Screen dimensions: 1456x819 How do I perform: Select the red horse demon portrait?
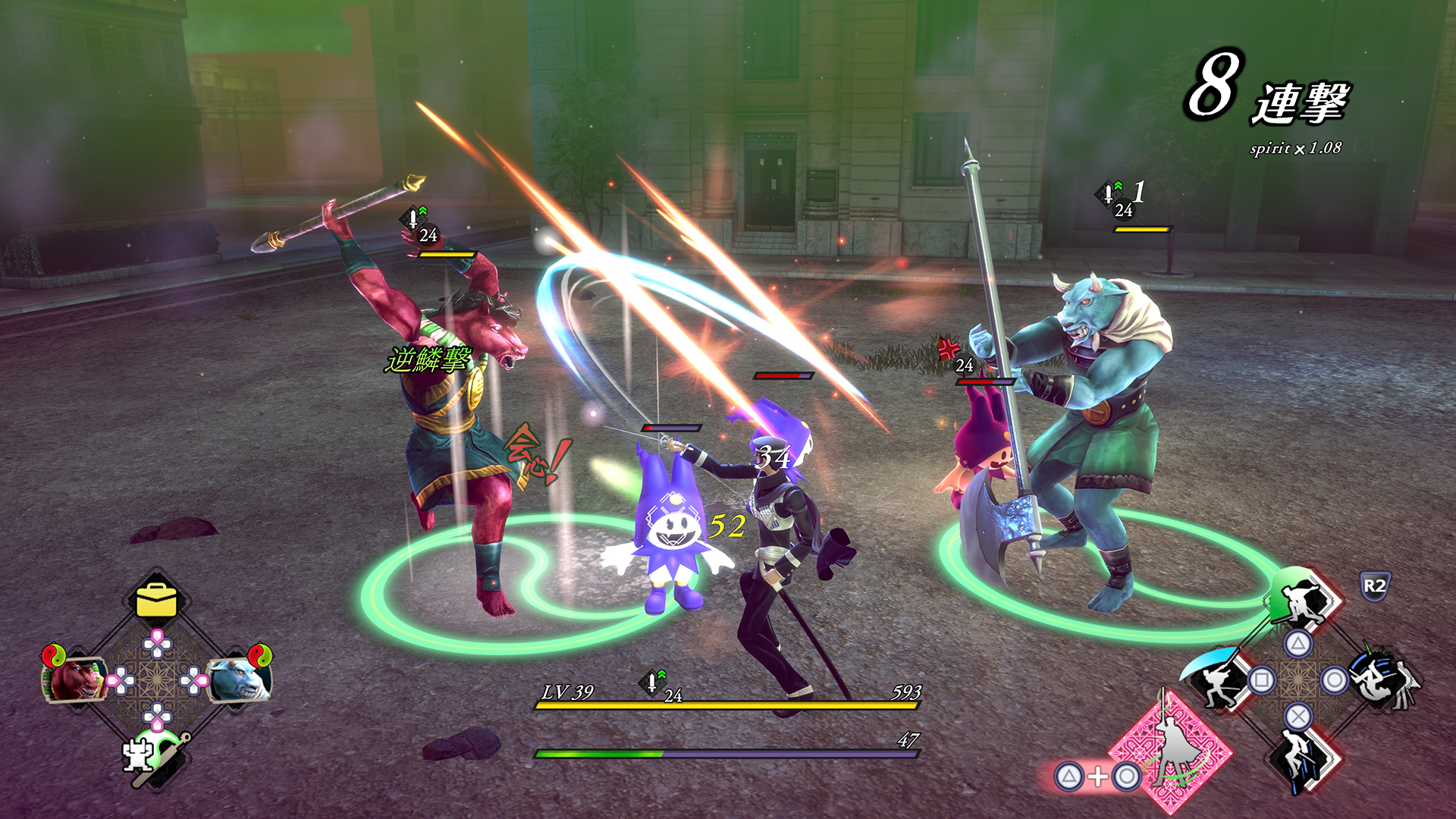(x=74, y=679)
